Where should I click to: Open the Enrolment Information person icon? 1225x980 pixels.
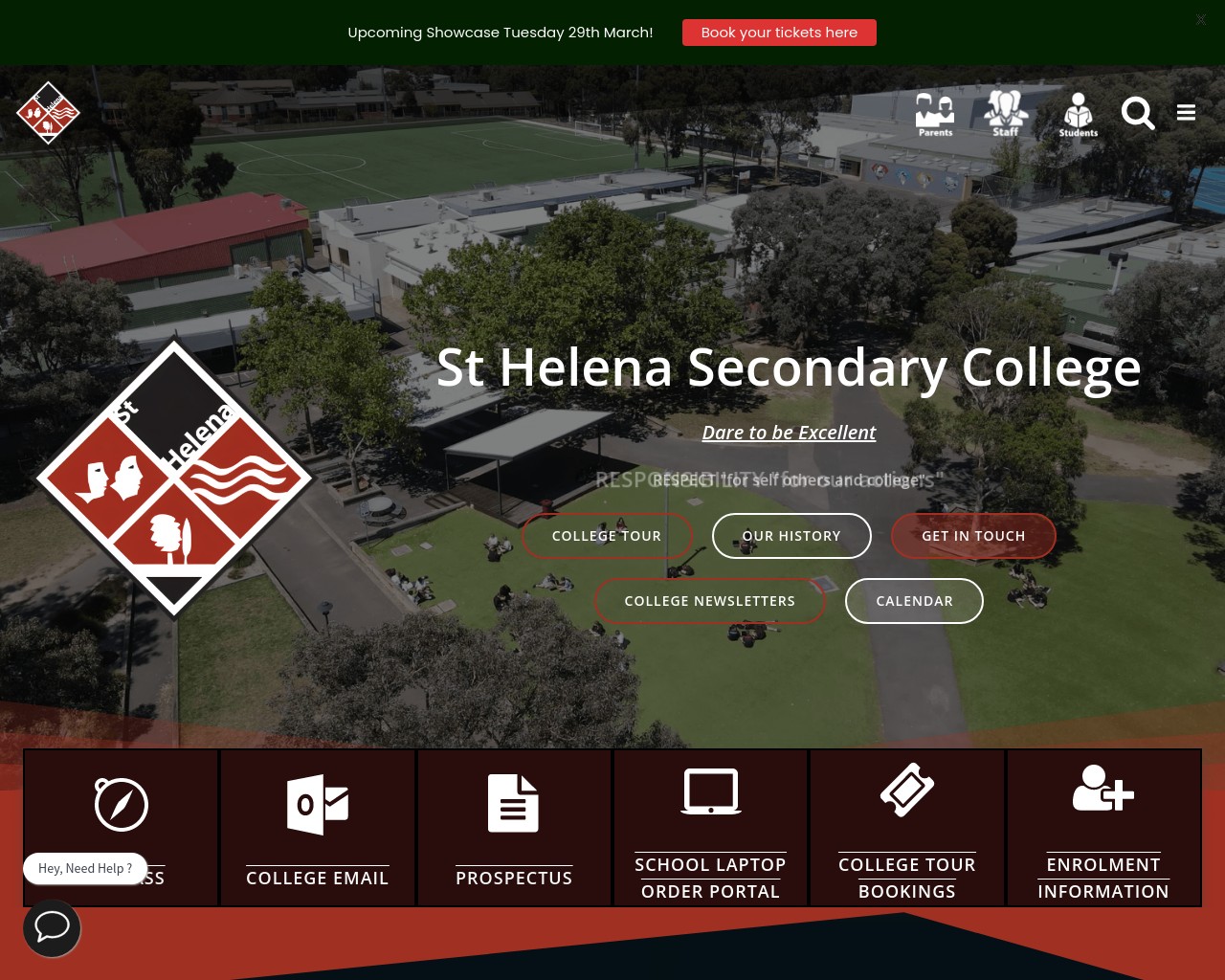1102,789
